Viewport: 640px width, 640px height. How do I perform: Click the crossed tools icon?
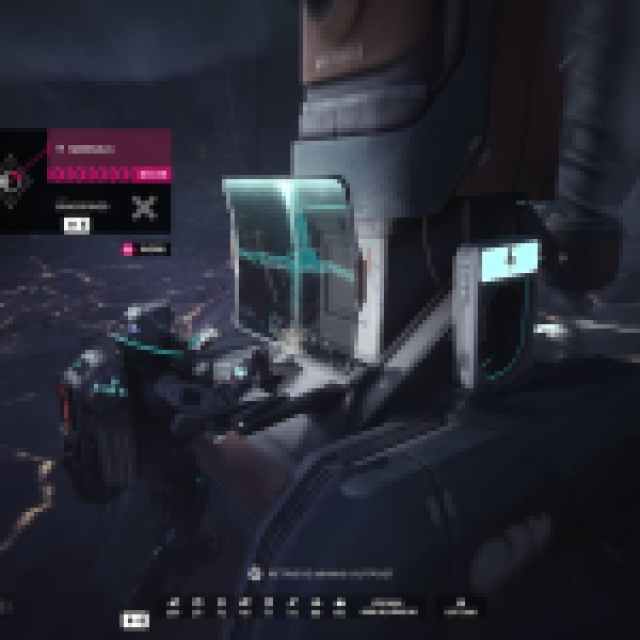click(x=144, y=207)
